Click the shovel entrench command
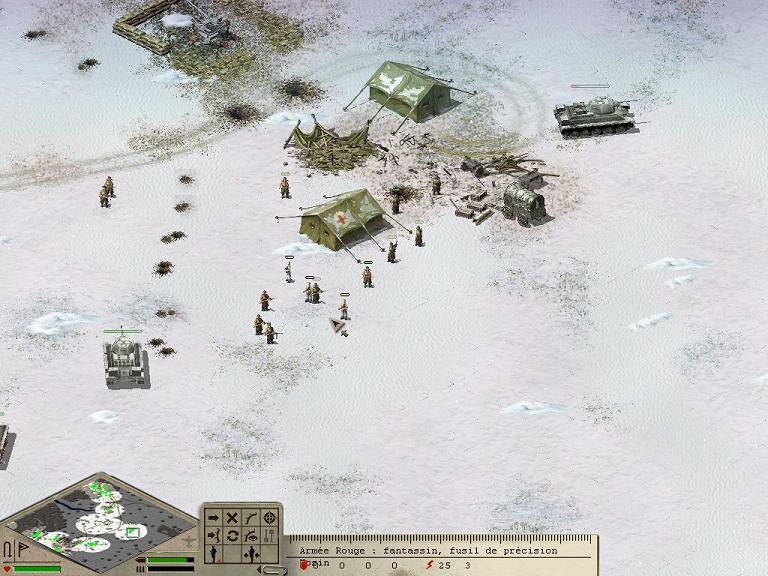 (x=270, y=536)
